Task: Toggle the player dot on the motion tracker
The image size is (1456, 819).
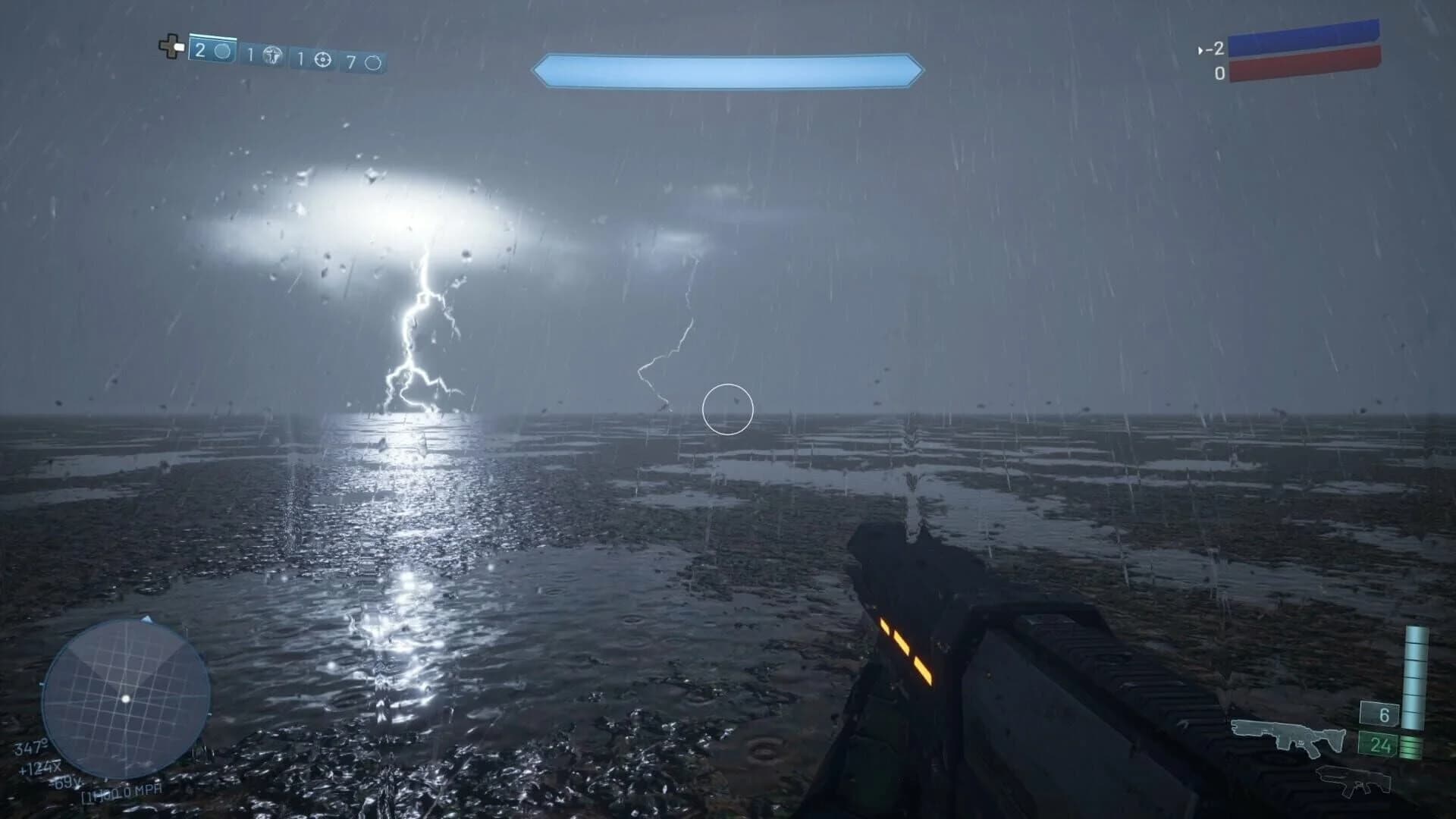Action: point(126,699)
